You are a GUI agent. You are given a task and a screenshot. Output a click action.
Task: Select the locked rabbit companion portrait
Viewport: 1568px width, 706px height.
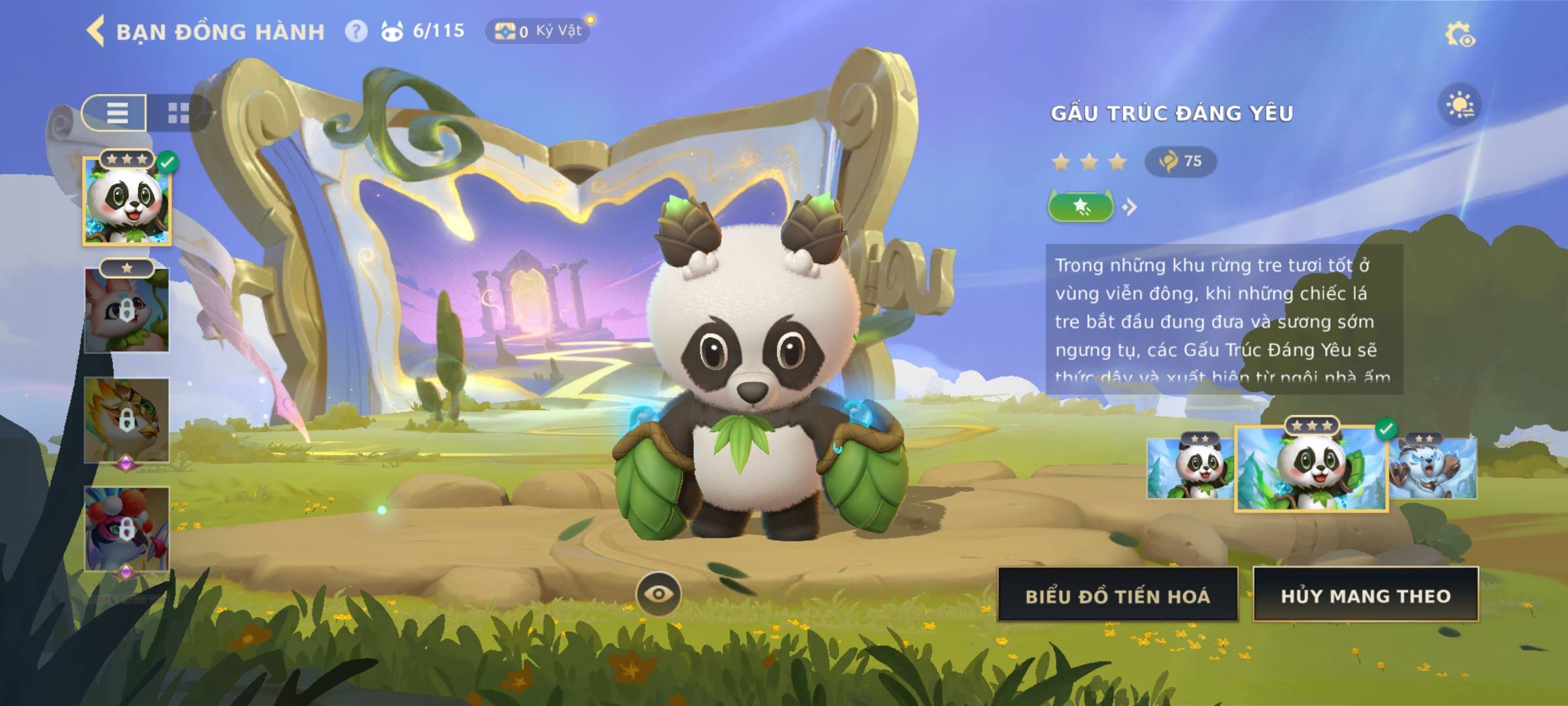click(127, 310)
